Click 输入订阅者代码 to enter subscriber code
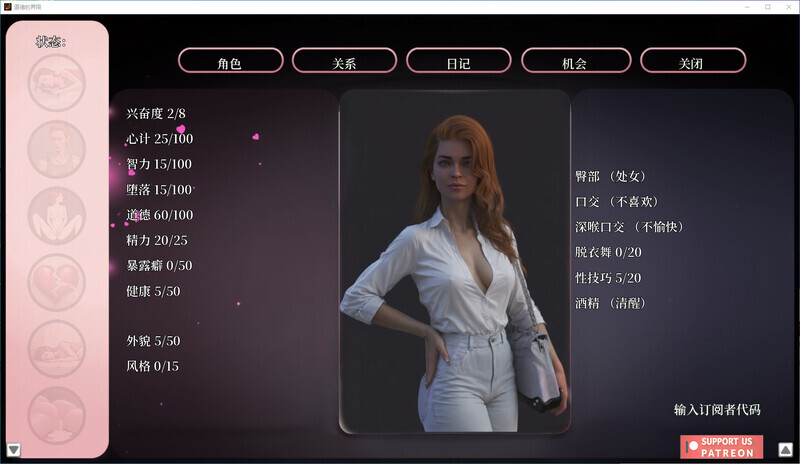This screenshot has height=464, width=800. click(717, 410)
